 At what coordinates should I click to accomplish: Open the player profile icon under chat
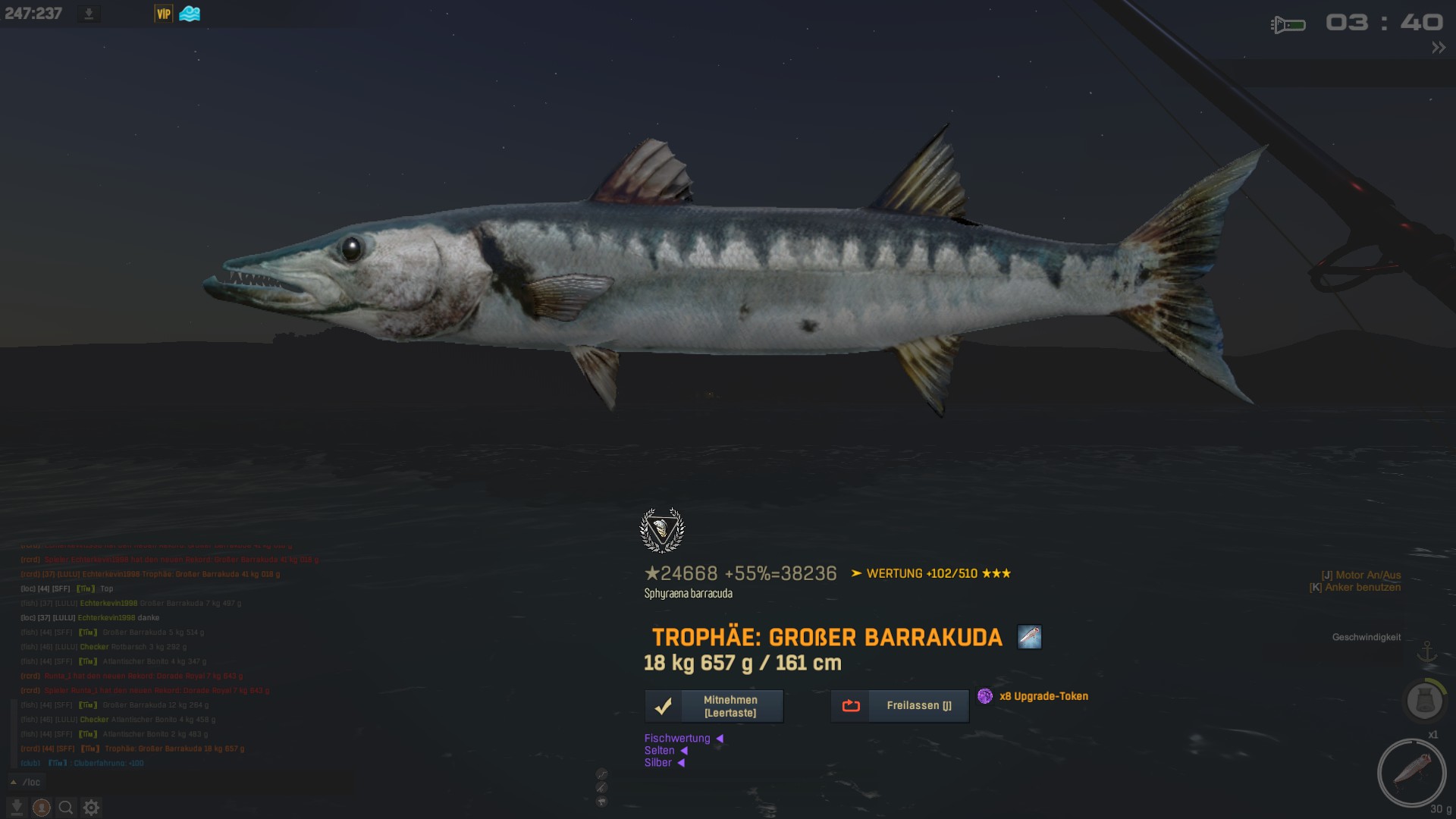click(x=41, y=808)
